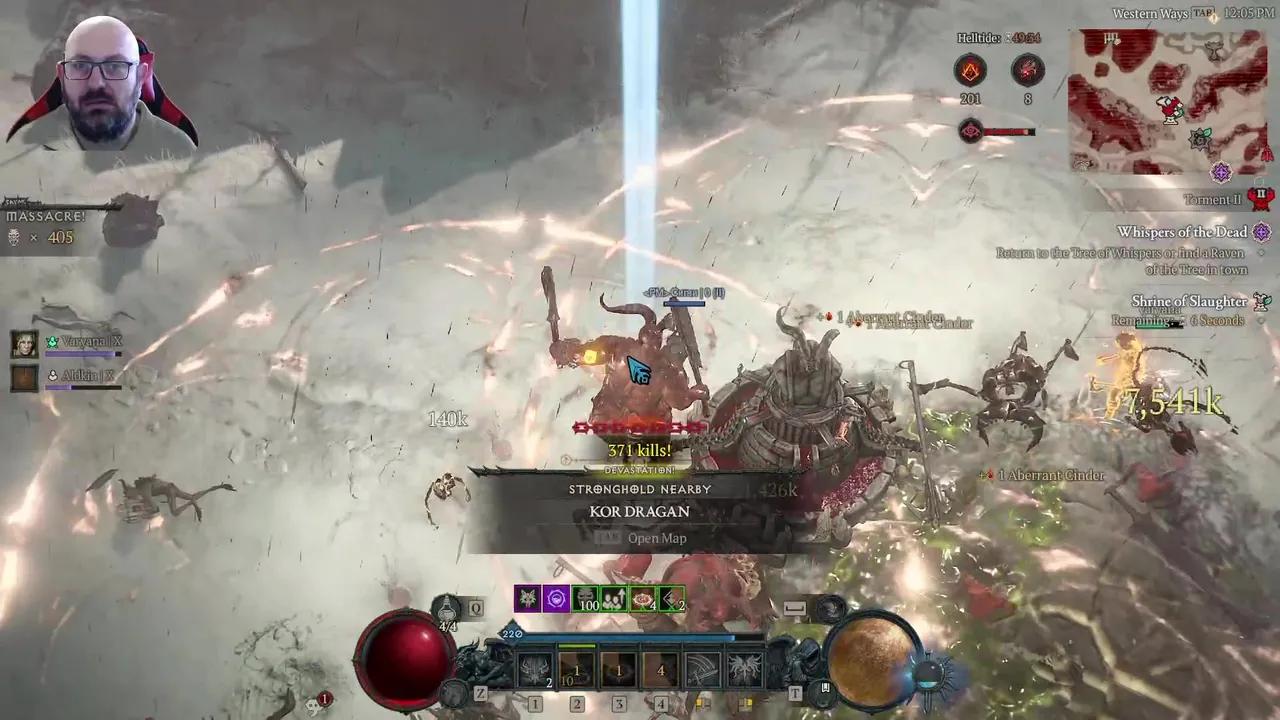Click the green mask buff showing 100
The height and width of the screenshot is (720, 1280).
pyautogui.click(x=586, y=599)
